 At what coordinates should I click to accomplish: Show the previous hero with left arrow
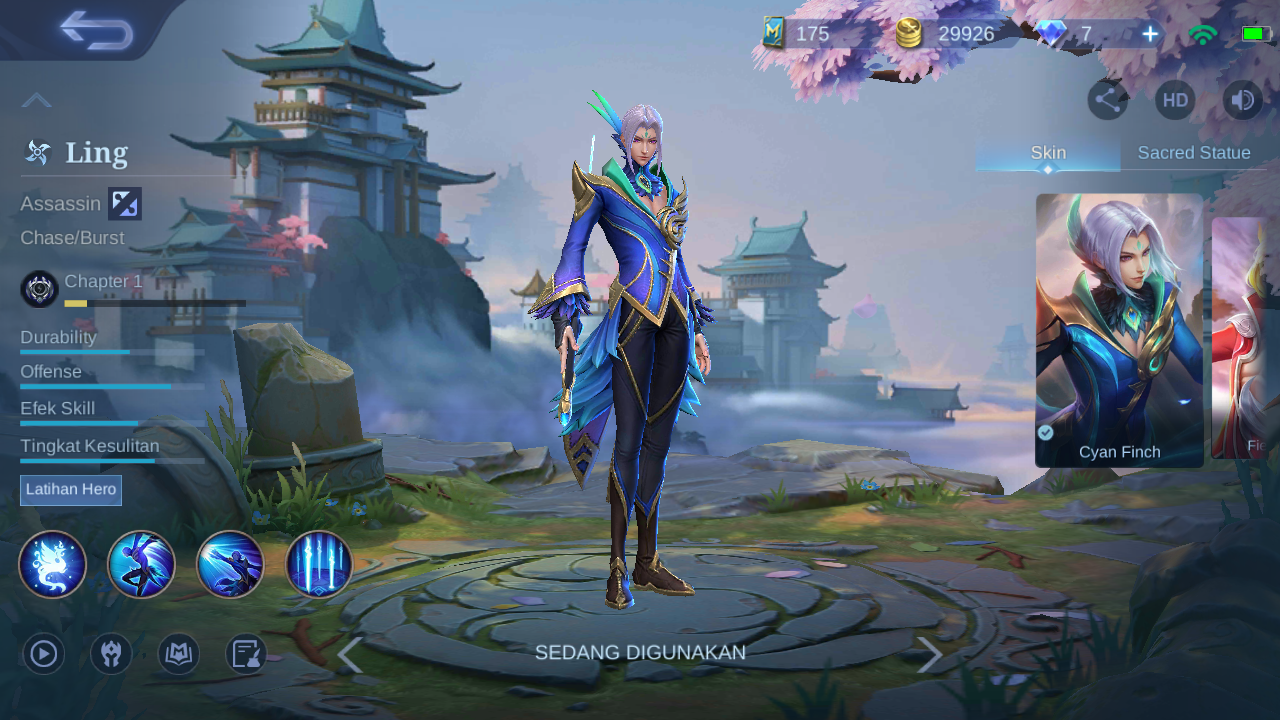(349, 655)
